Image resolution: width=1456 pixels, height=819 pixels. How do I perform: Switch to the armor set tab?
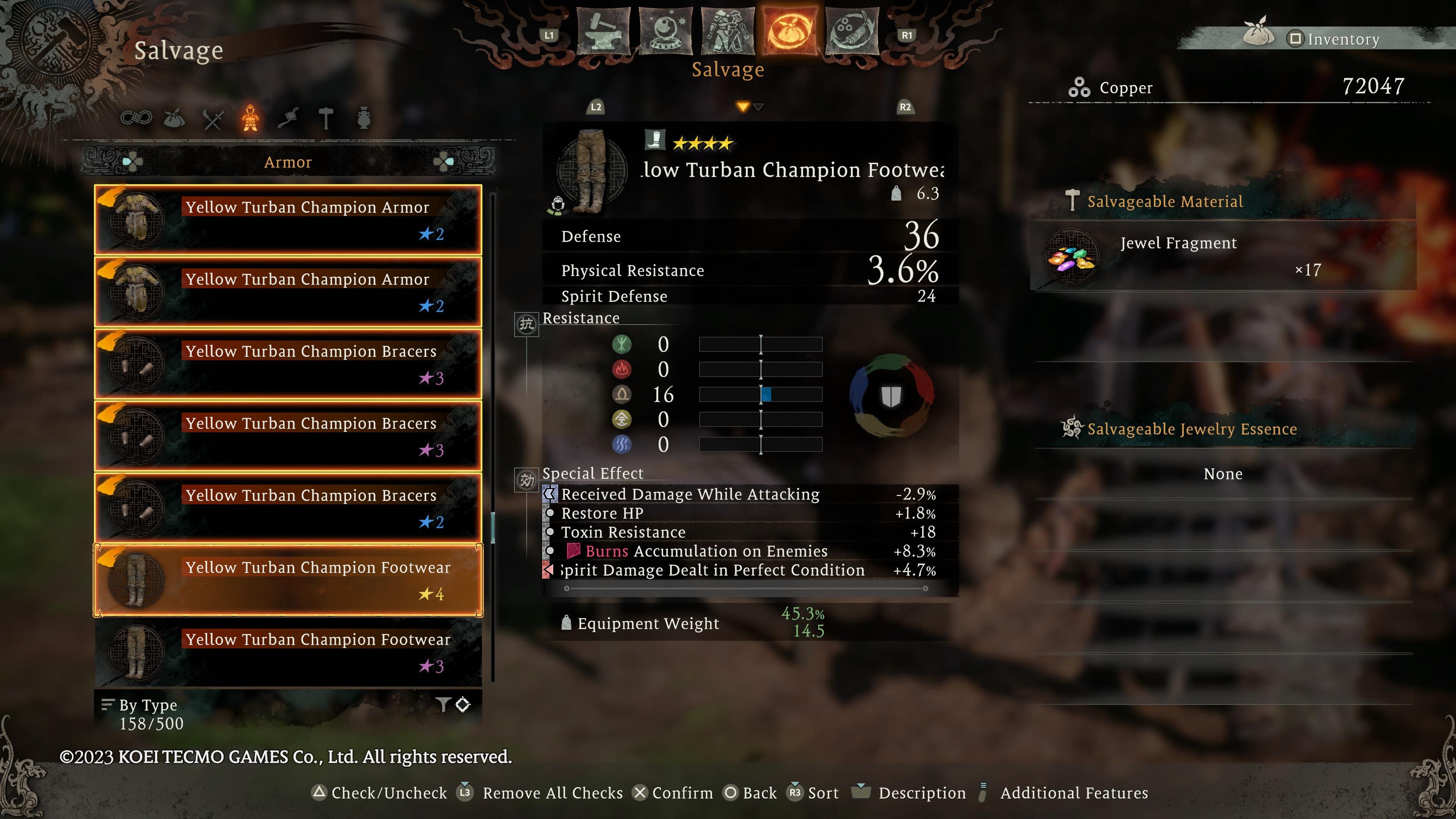(x=728, y=31)
